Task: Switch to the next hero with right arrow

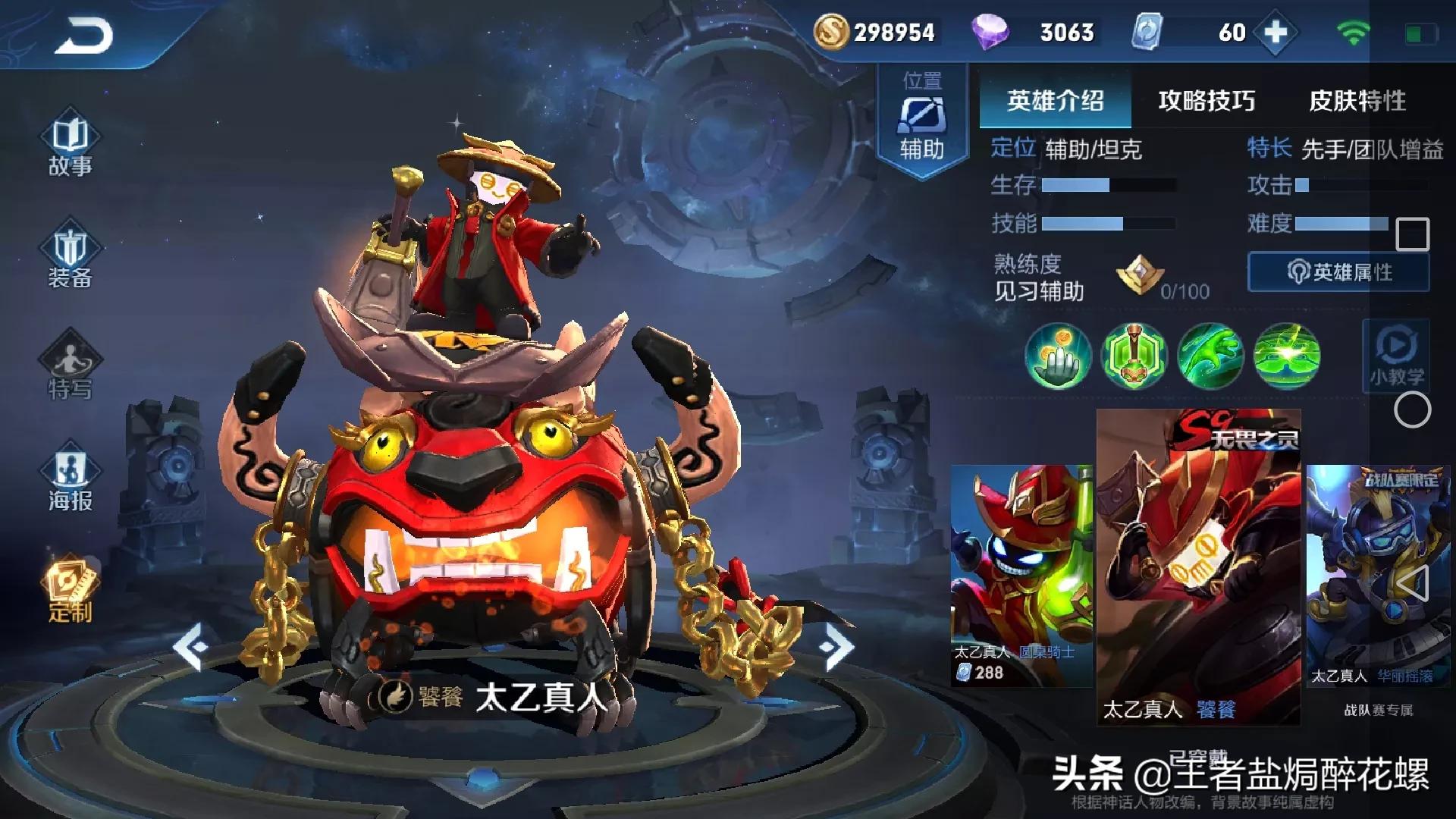Action: 836,647
